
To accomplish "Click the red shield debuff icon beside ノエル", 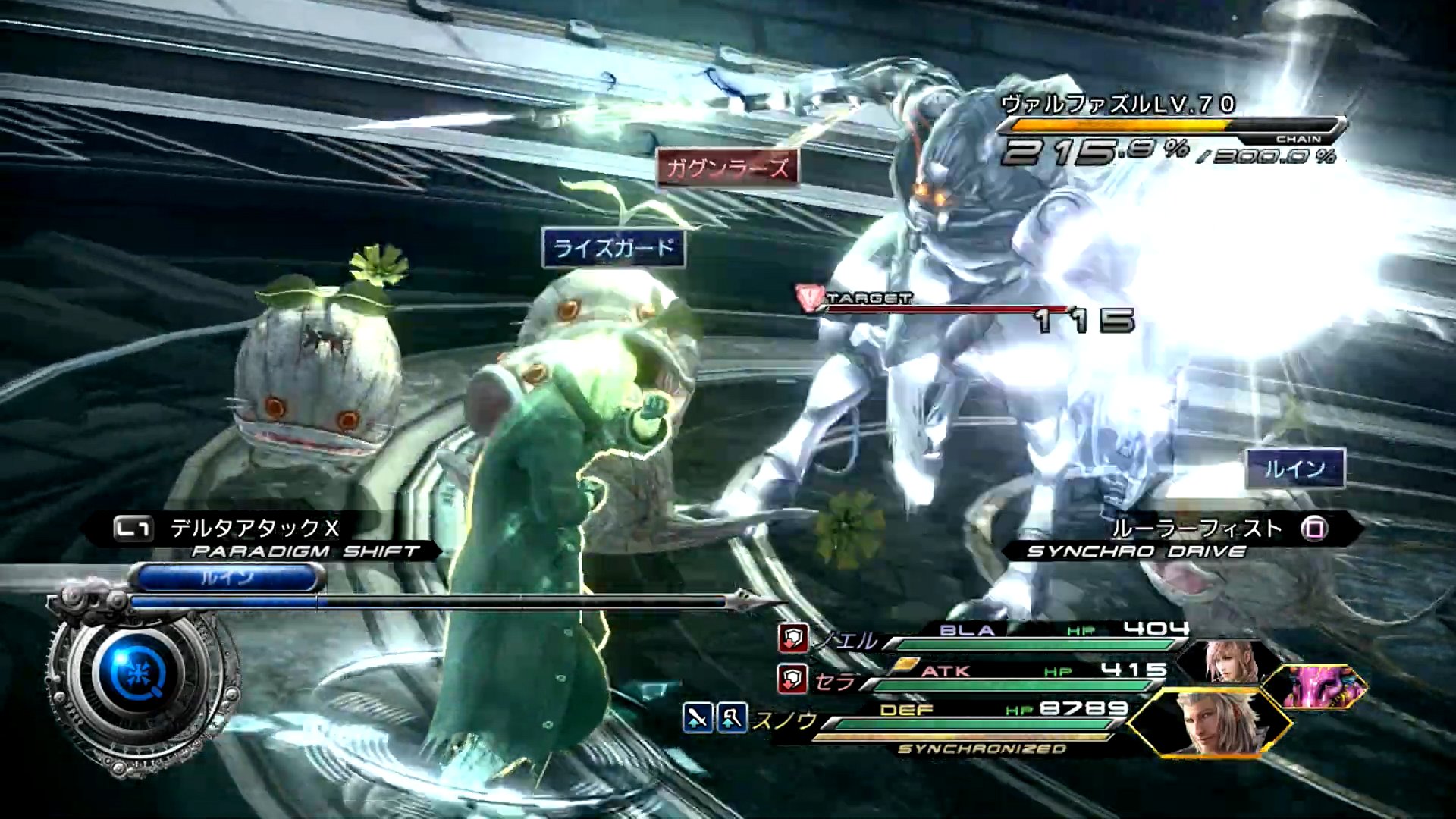I will (792, 639).
